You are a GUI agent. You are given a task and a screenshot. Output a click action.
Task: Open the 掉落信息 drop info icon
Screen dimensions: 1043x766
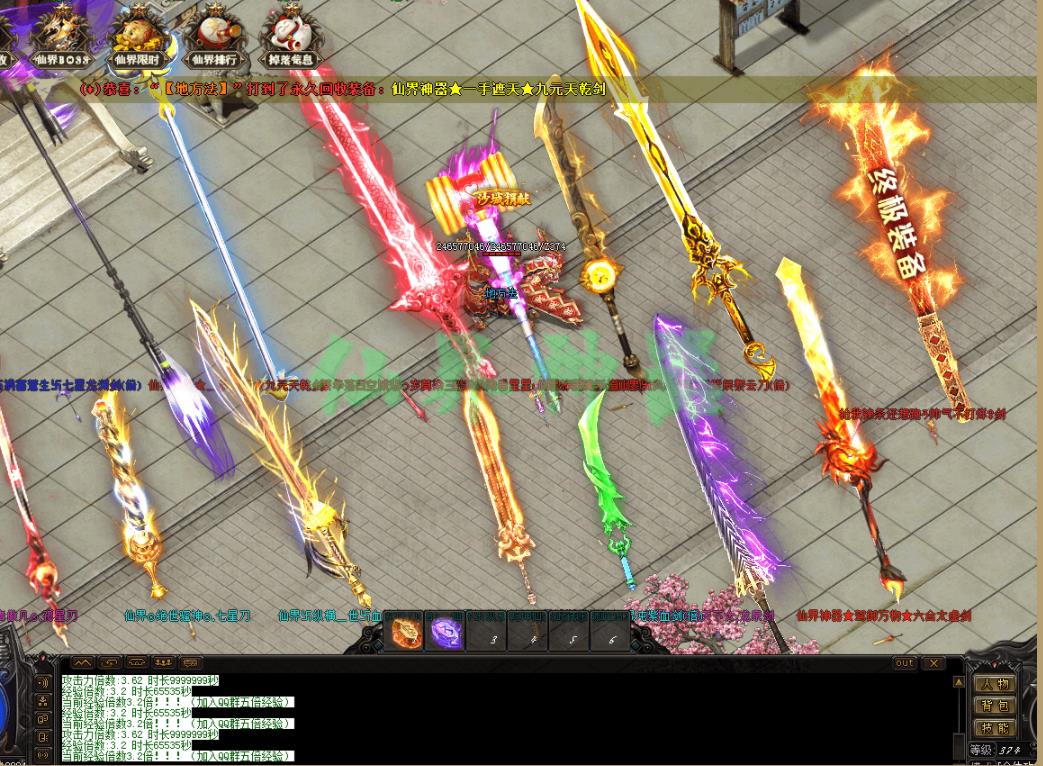[288, 34]
